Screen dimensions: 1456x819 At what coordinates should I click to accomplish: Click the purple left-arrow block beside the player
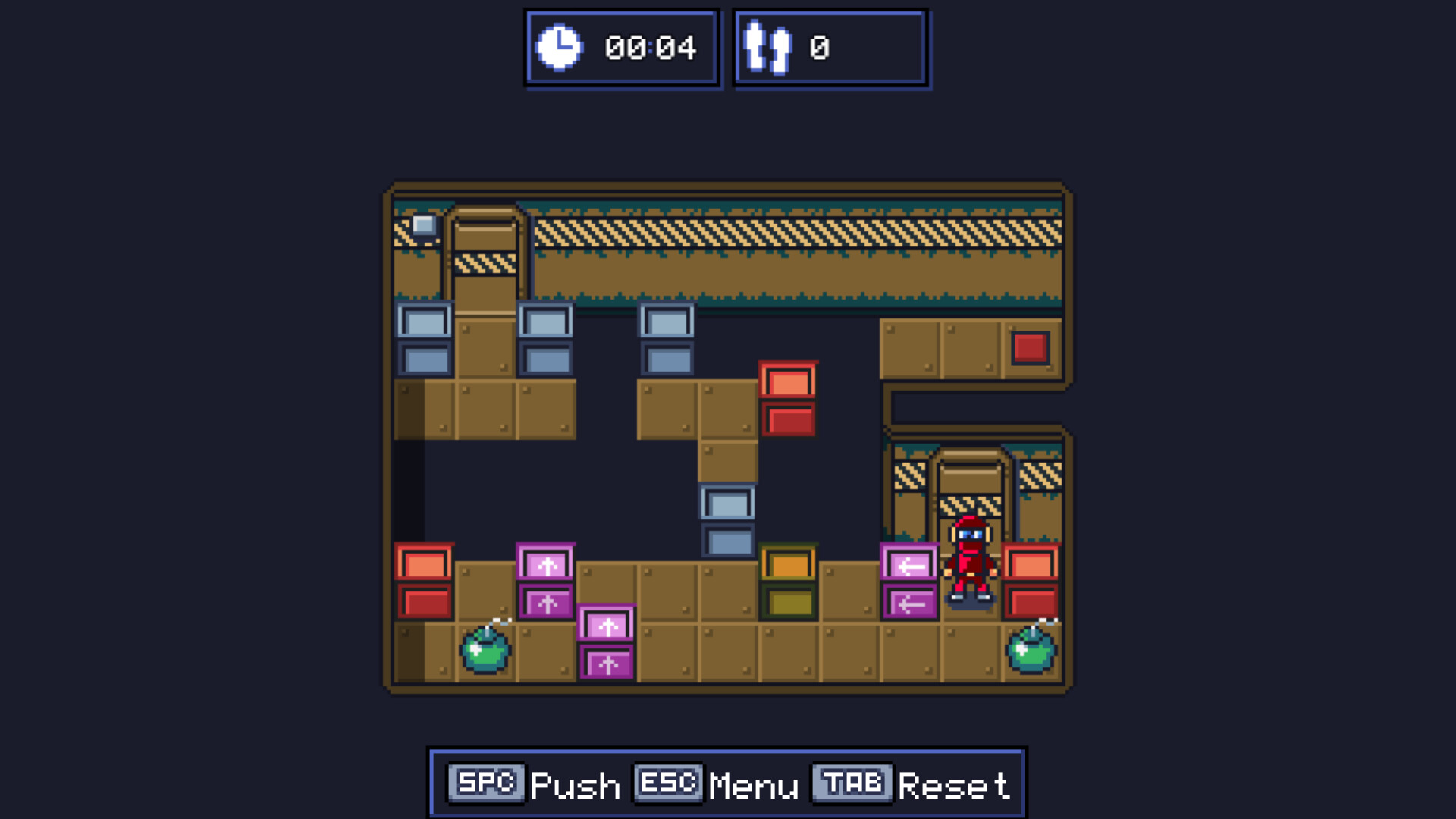tap(908, 565)
